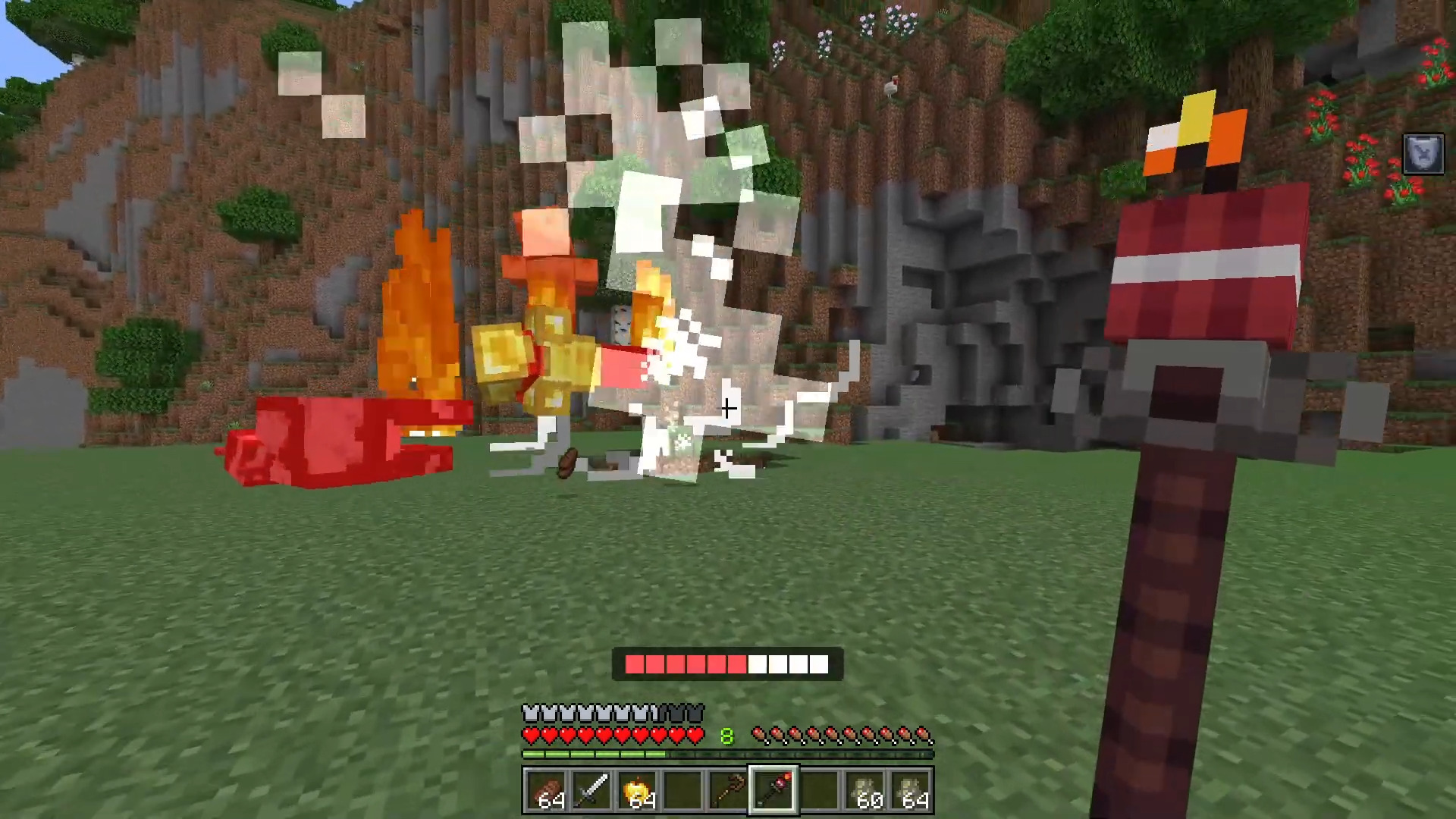The width and height of the screenshot is (1456, 819).
Task: Select the iron sword in the hotbar
Action: 593,790
